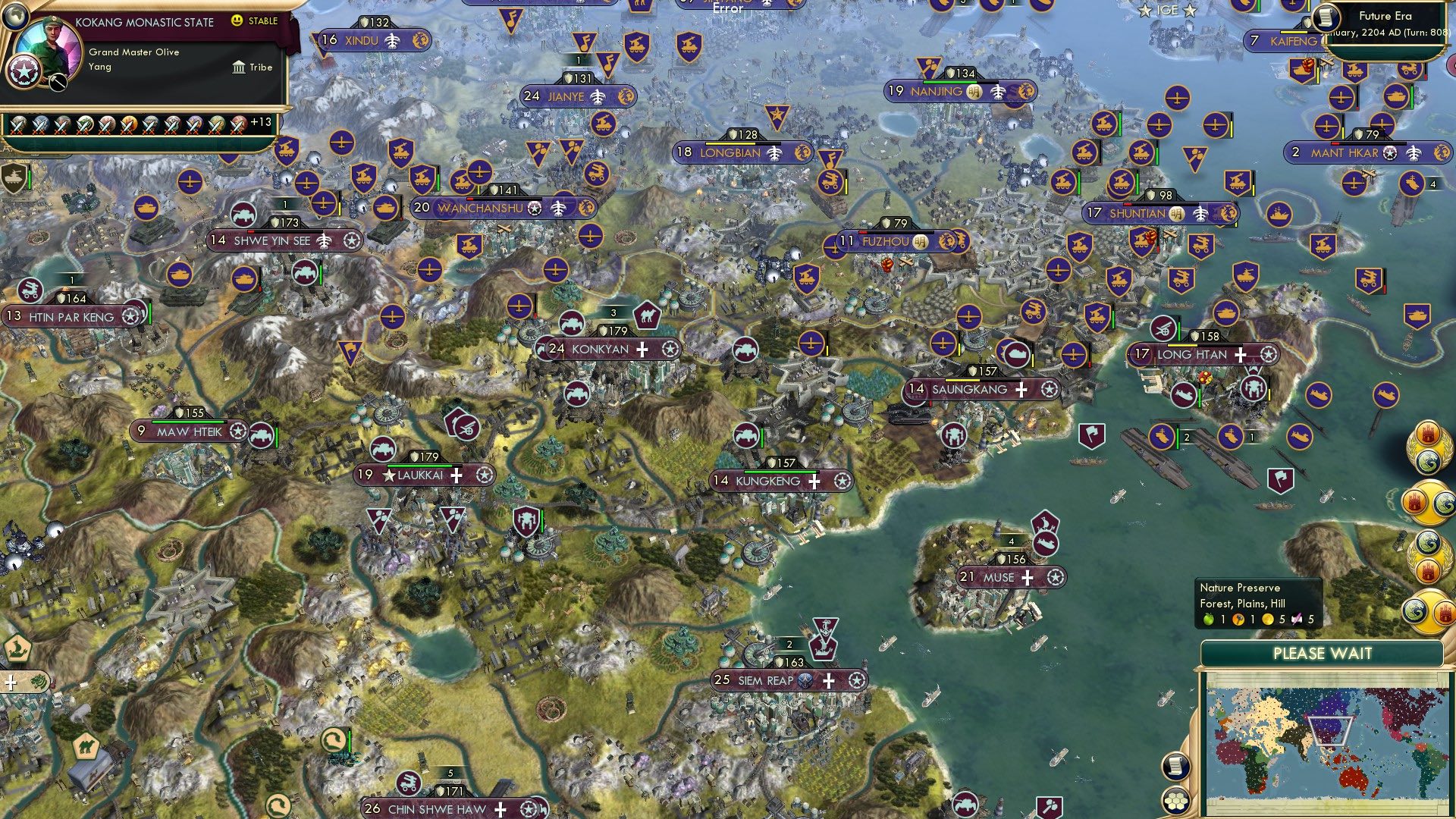Viewport: 1456px width, 819px height.
Task: Click the plus map overlay control at left edge
Action: pos(11,682)
